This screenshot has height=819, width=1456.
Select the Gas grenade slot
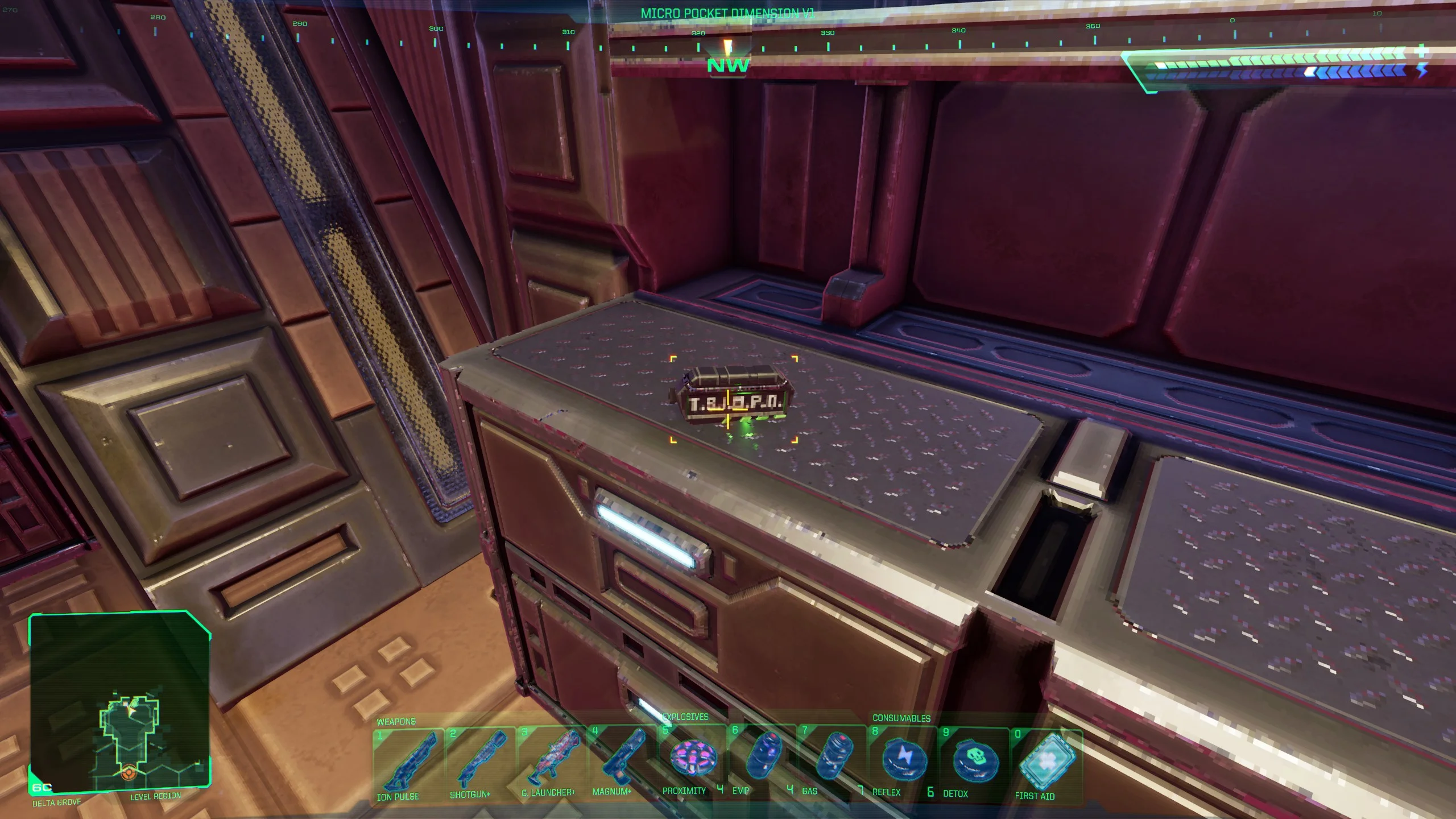[833, 759]
